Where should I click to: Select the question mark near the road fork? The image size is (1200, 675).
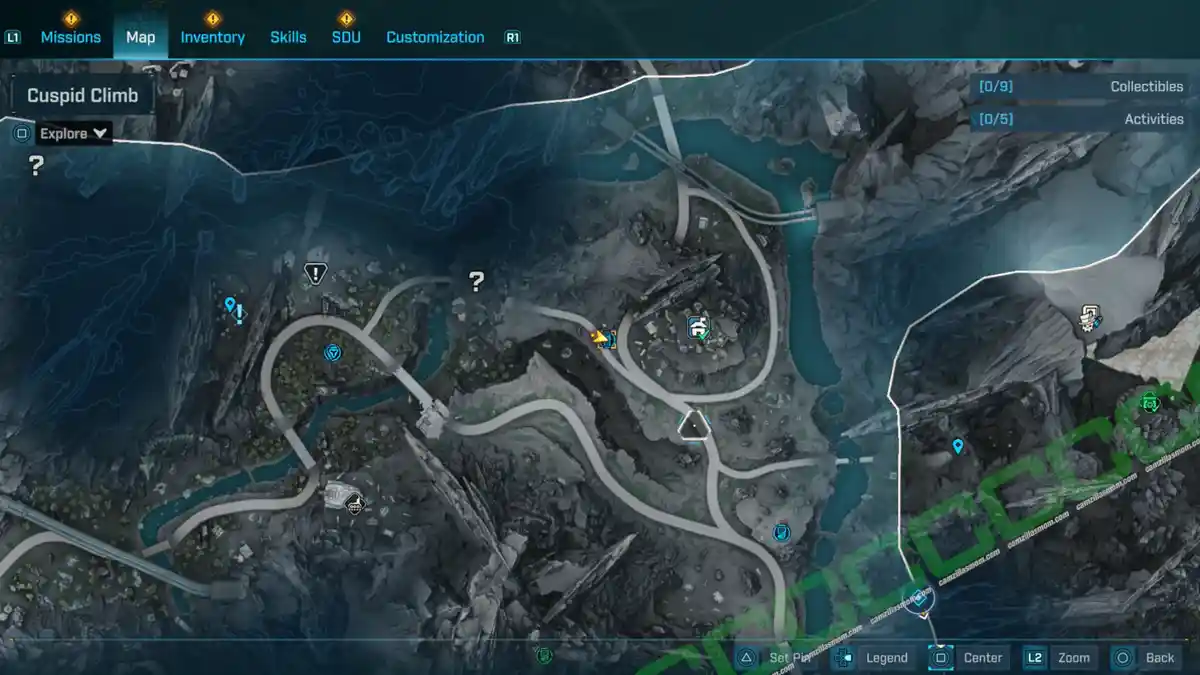tap(477, 283)
